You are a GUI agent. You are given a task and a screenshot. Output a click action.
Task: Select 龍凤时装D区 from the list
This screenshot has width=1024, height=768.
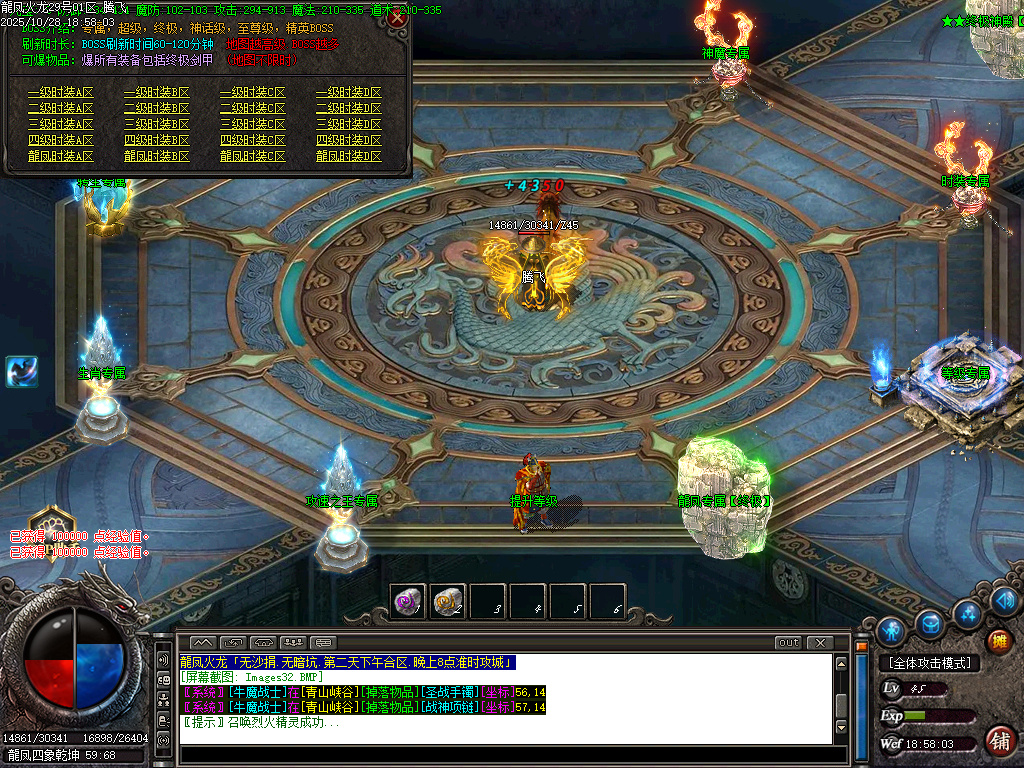[348, 156]
